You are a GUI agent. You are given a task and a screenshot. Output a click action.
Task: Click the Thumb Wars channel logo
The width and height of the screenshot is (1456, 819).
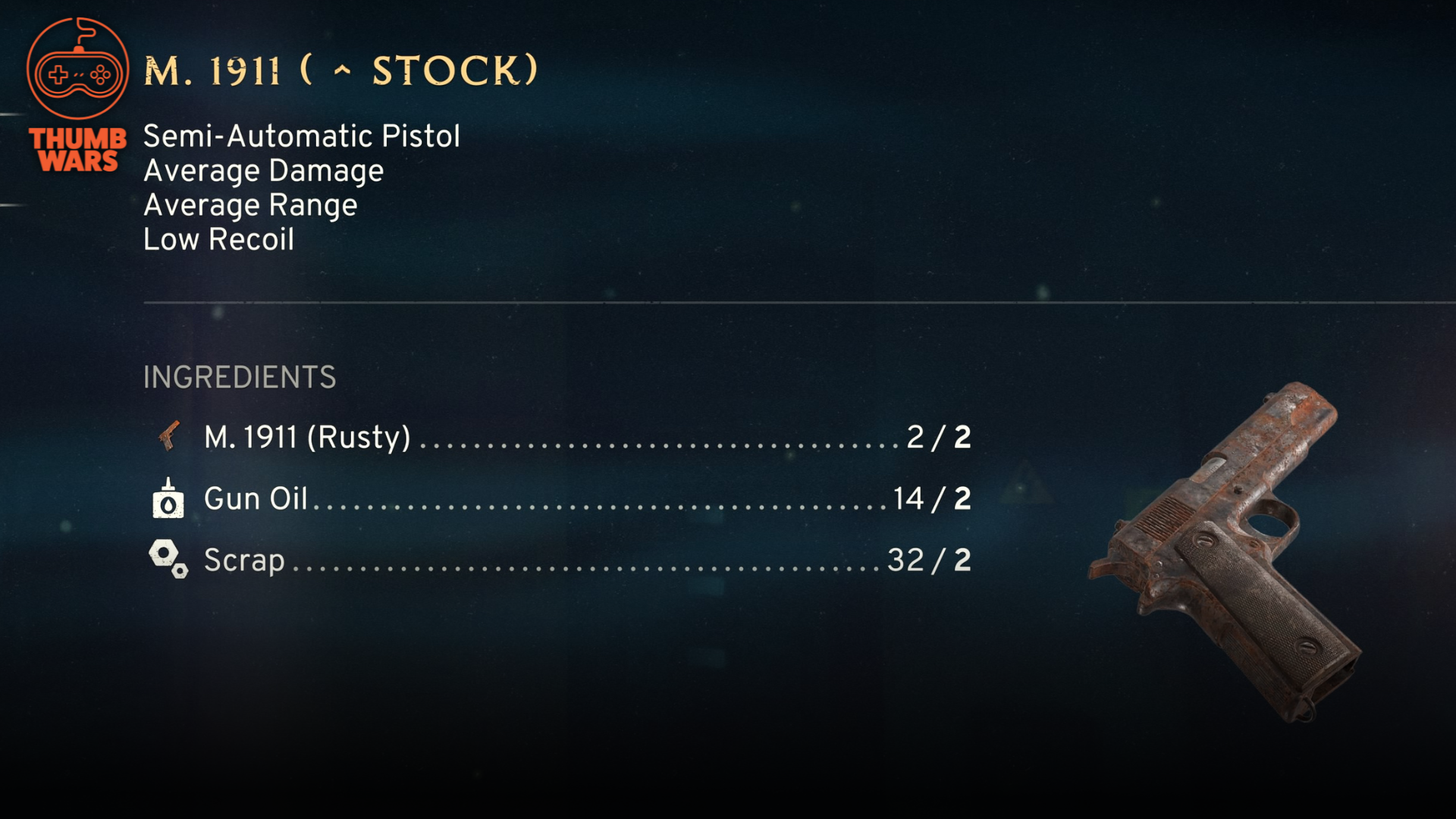(x=77, y=95)
